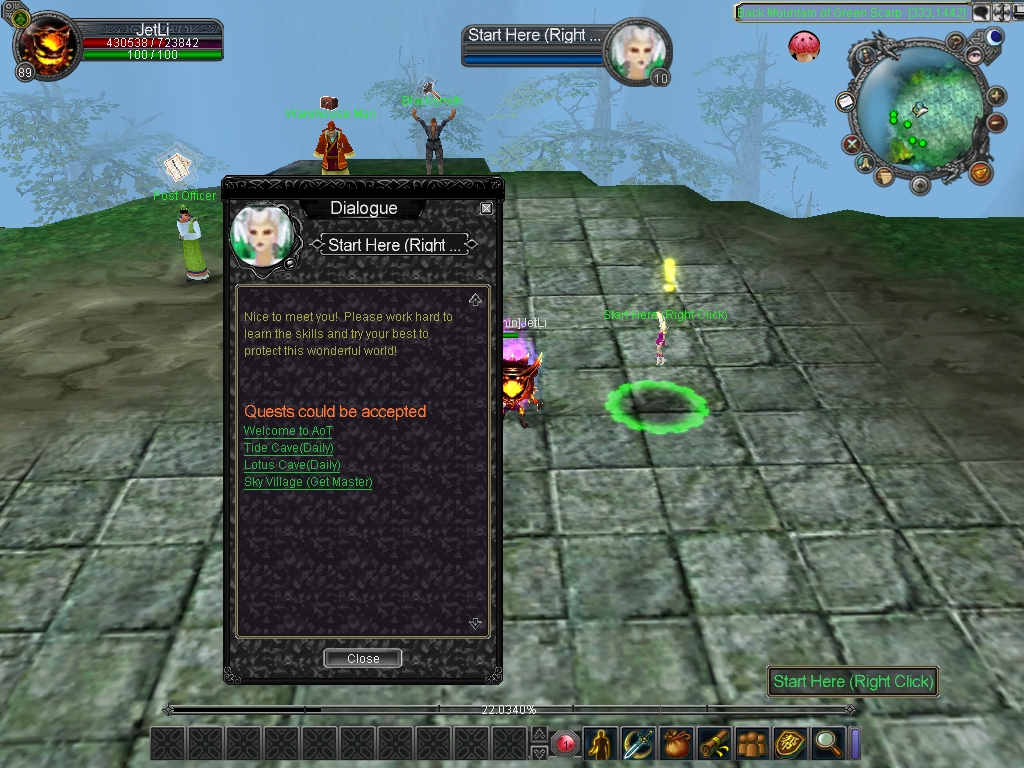
Task: Click the red mushroom buff icon
Action: (x=803, y=45)
